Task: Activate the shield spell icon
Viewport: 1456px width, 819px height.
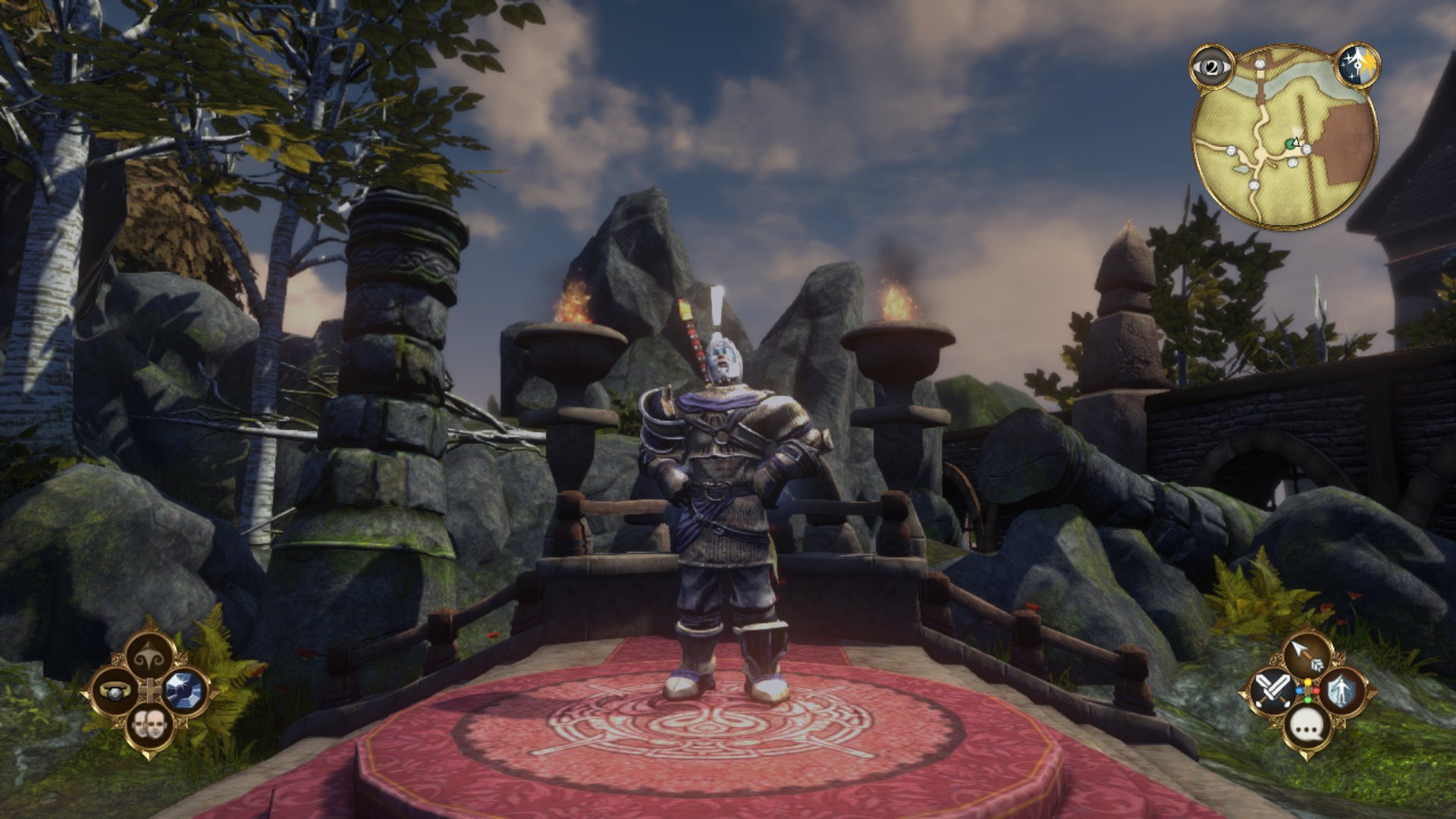Action: 1342,691
